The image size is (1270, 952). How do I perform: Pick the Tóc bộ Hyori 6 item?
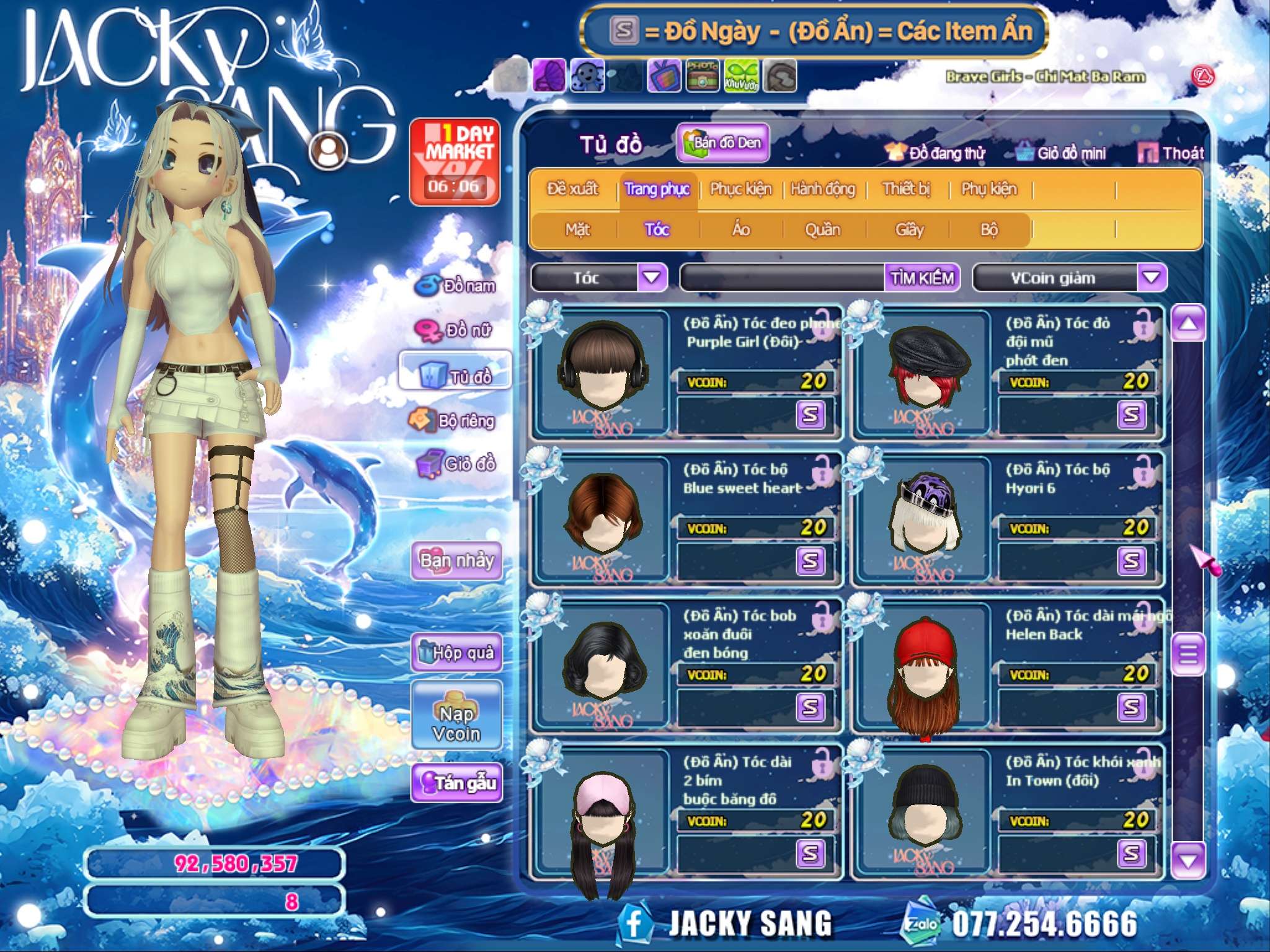click(926, 519)
